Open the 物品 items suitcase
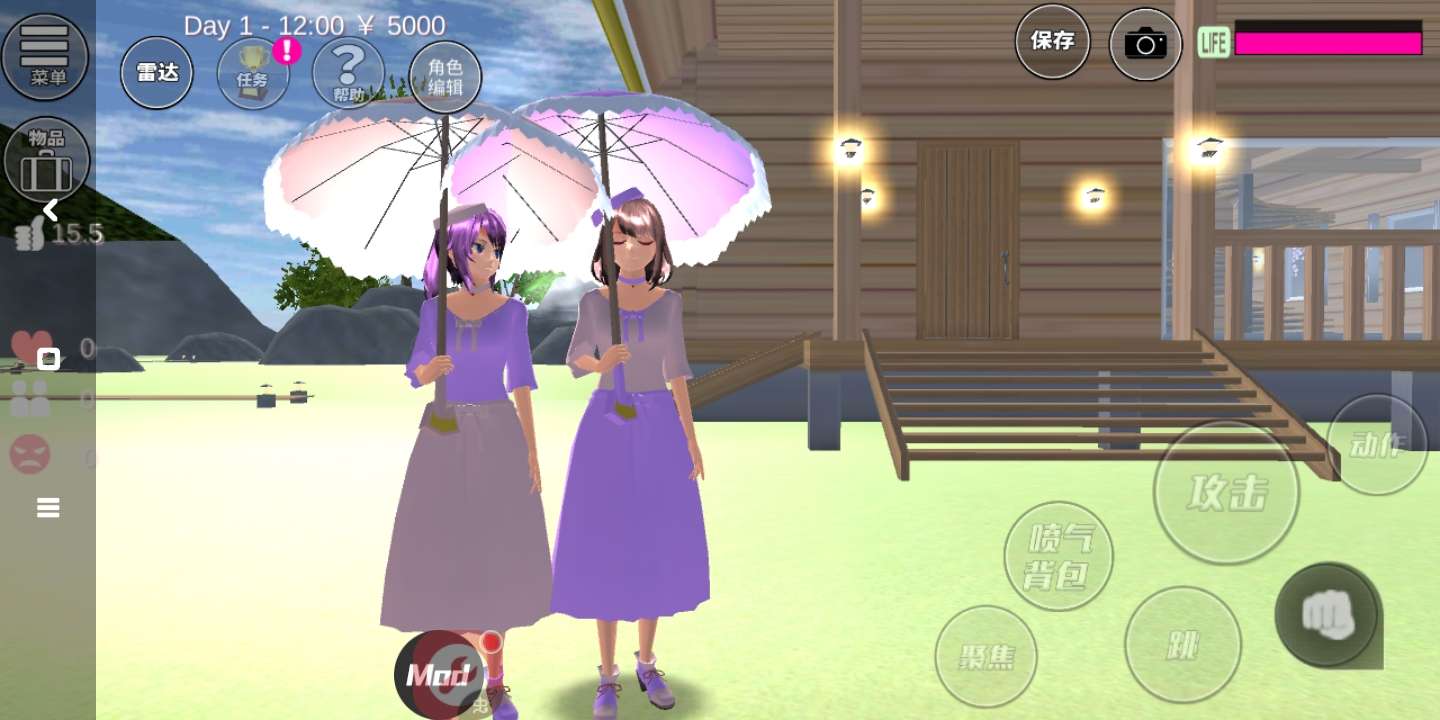 [47, 160]
